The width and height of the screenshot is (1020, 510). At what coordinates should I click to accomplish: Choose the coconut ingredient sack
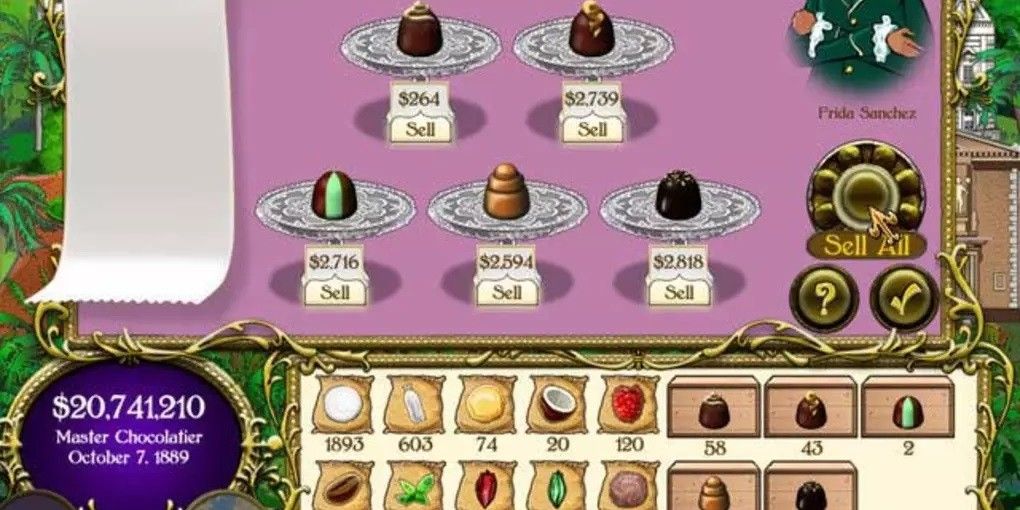pos(557,405)
